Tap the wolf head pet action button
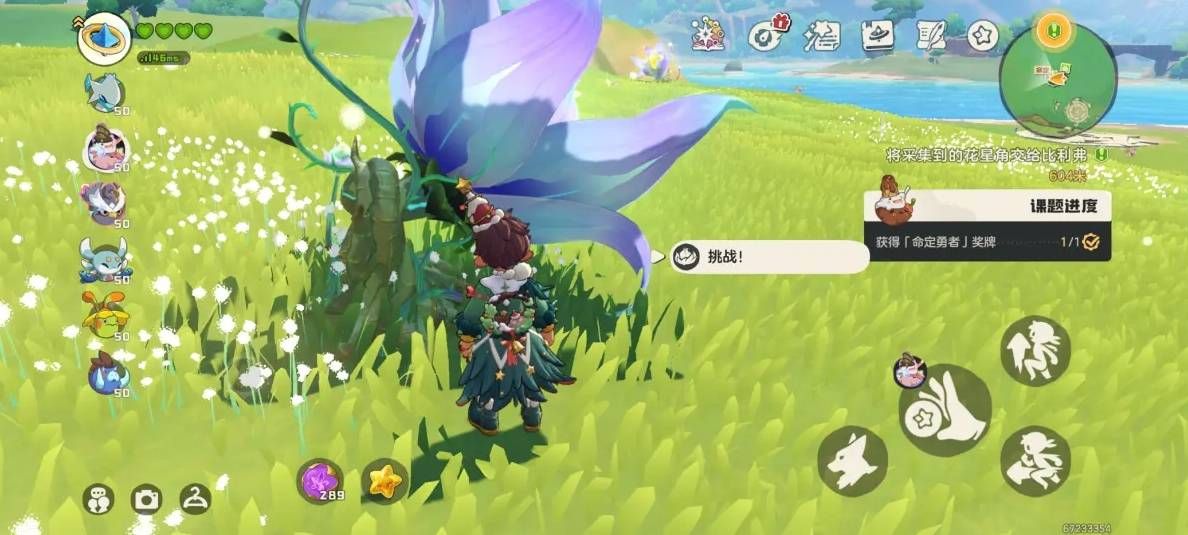 pos(852,461)
